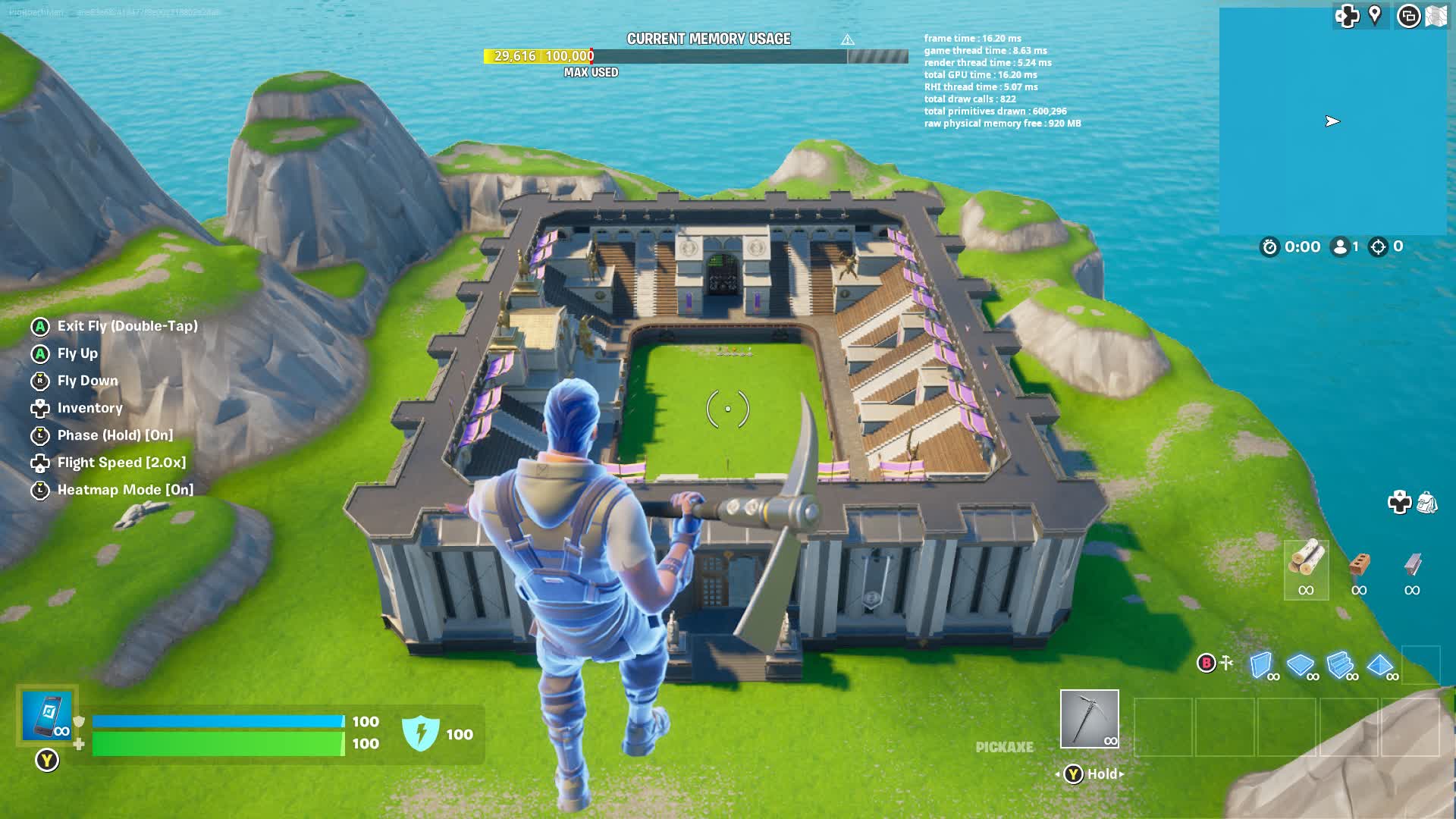Click Exit Fly (Double-Tap) option
This screenshot has width=1456, height=819.
pos(127,325)
